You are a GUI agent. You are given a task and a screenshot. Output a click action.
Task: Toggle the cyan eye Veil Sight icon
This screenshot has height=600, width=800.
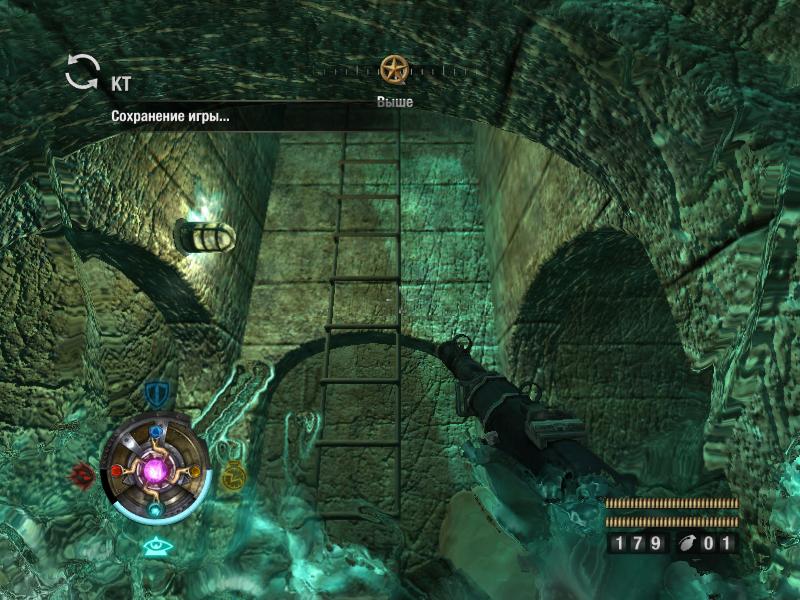pos(155,546)
